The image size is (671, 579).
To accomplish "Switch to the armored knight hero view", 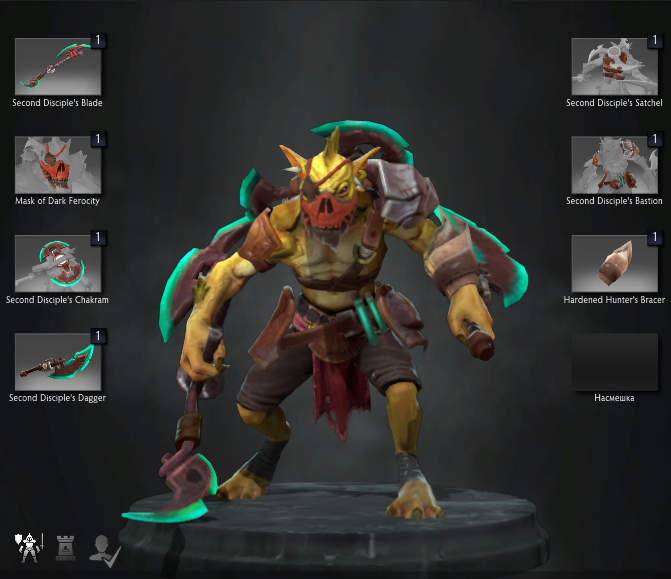I will 27,547.
